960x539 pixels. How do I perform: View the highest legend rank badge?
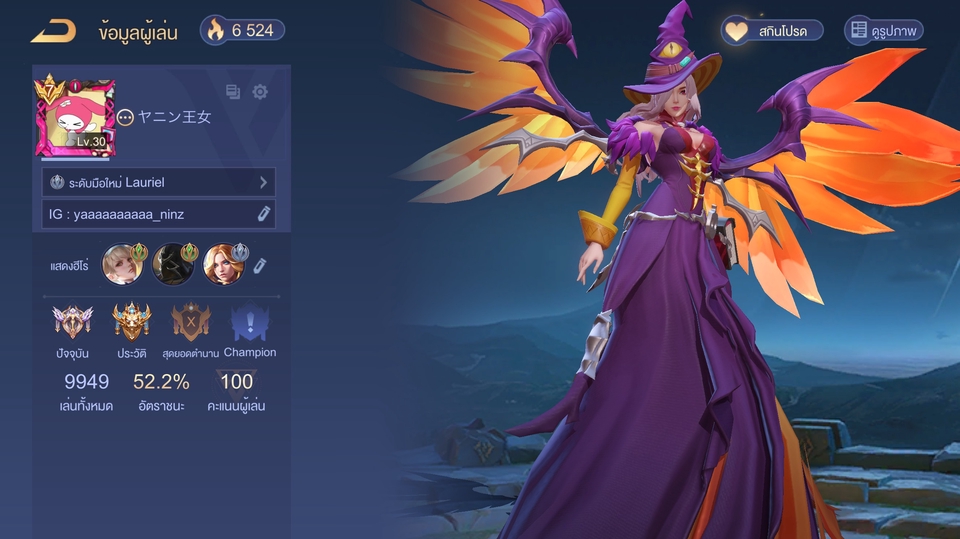pos(191,323)
